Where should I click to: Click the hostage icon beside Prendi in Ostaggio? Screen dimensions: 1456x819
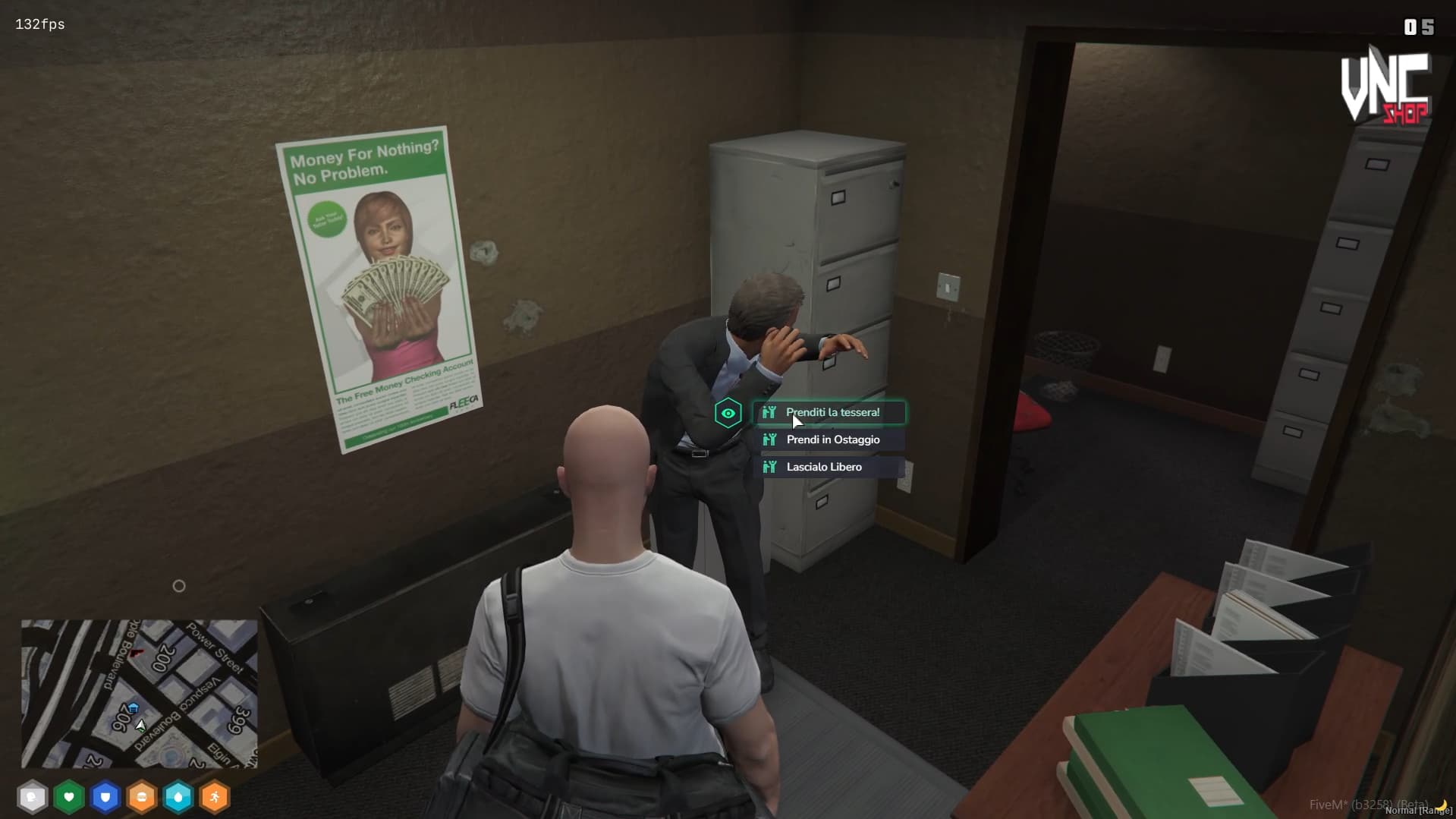click(x=769, y=439)
